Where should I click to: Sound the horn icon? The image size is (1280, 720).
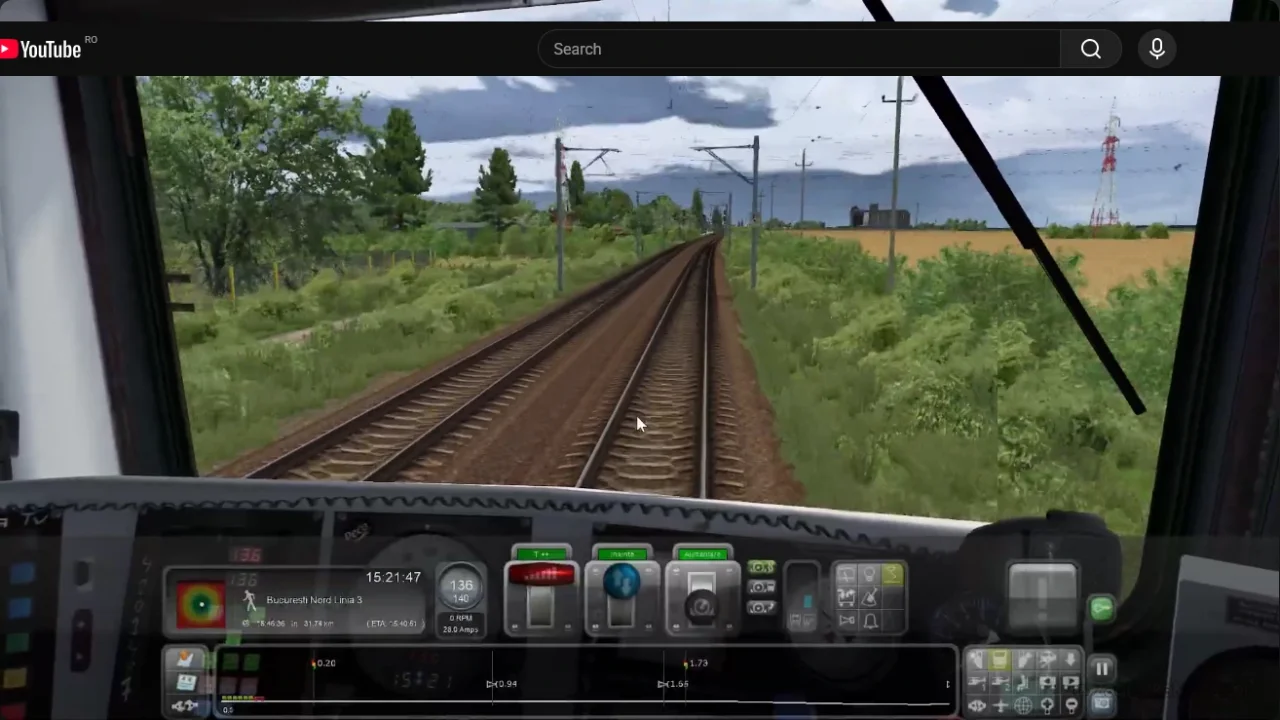(847, 621)
